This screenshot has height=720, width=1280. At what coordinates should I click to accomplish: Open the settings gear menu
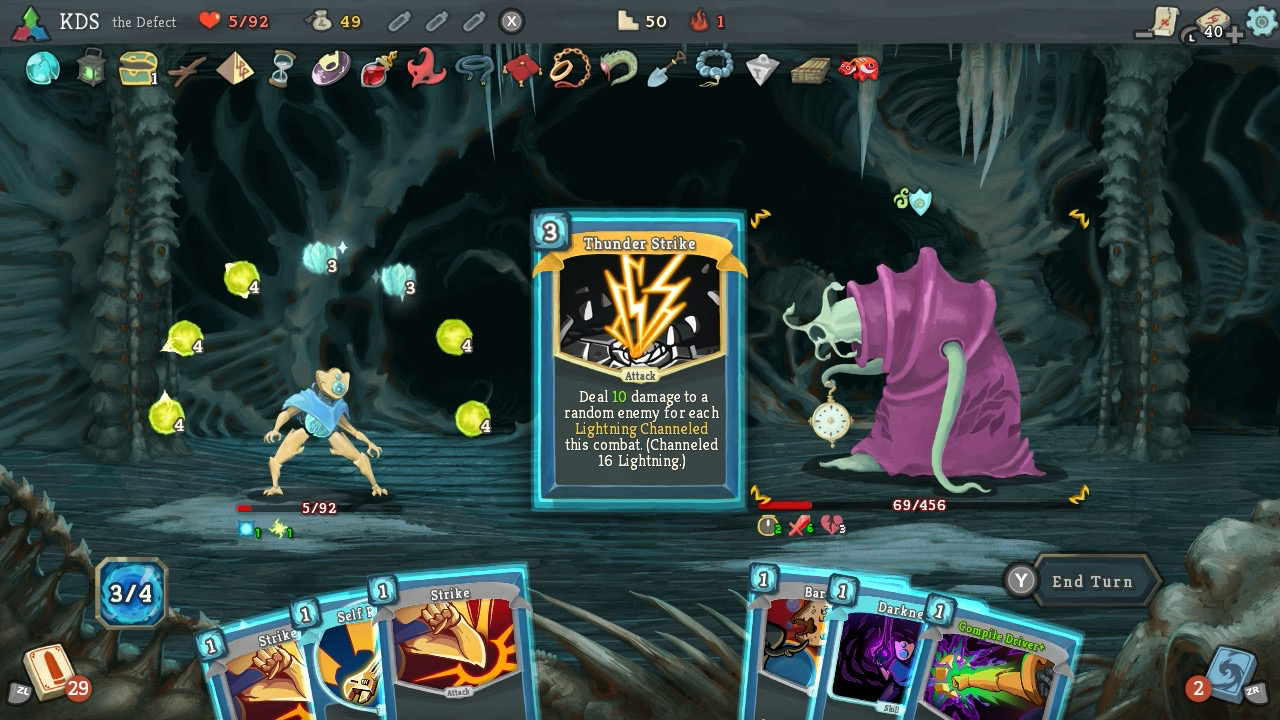[x=1261, y=21]
